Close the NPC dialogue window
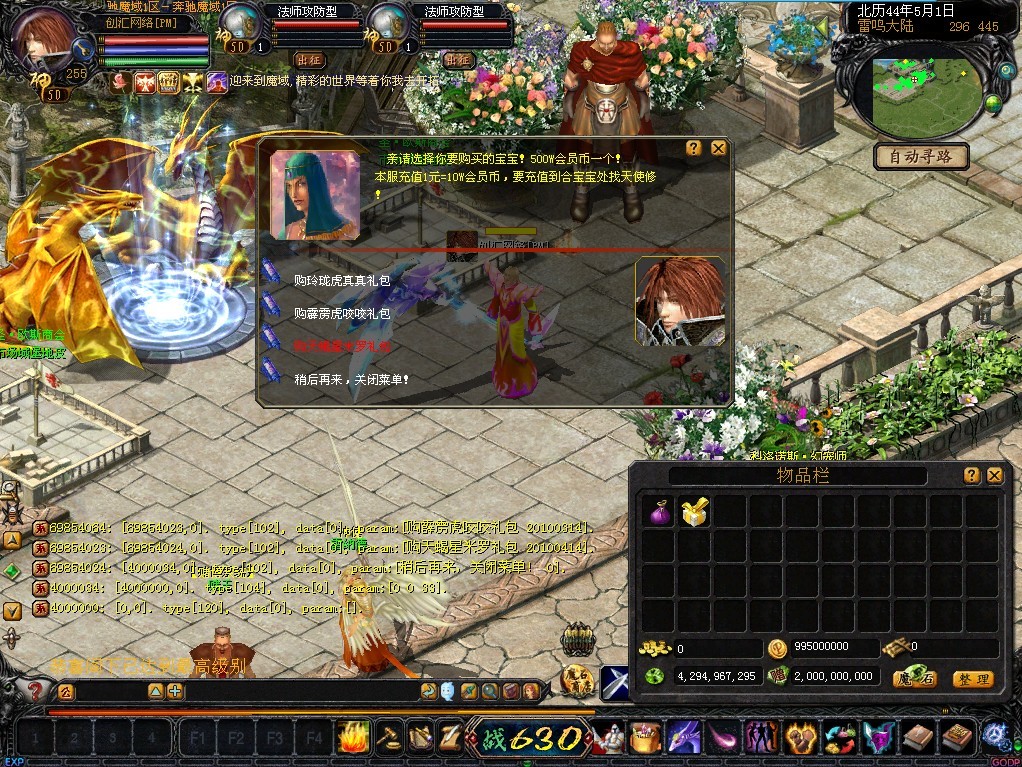 pos(718,148)
